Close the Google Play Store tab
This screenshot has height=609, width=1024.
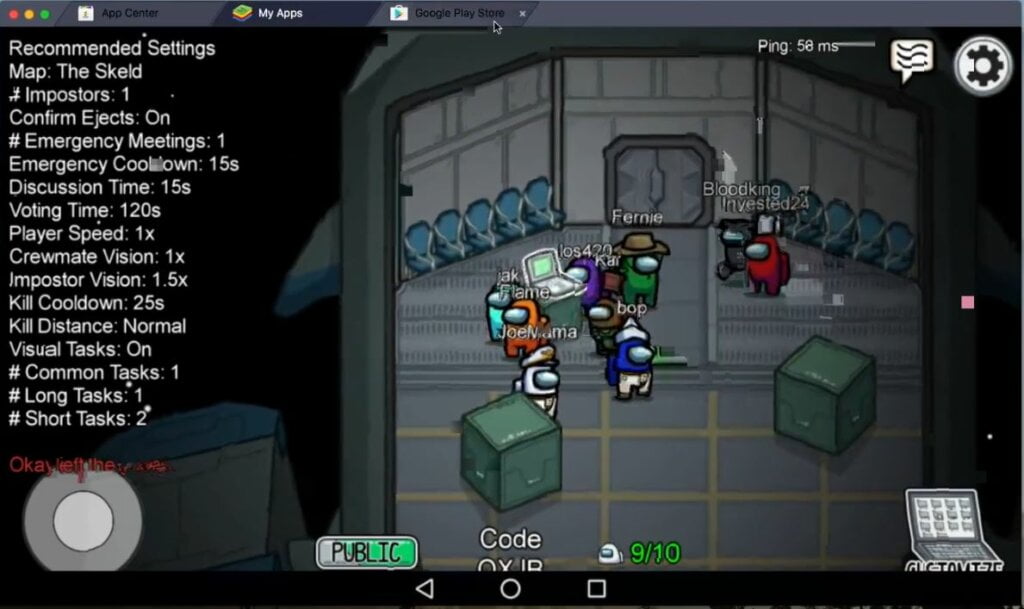[522, 13]
